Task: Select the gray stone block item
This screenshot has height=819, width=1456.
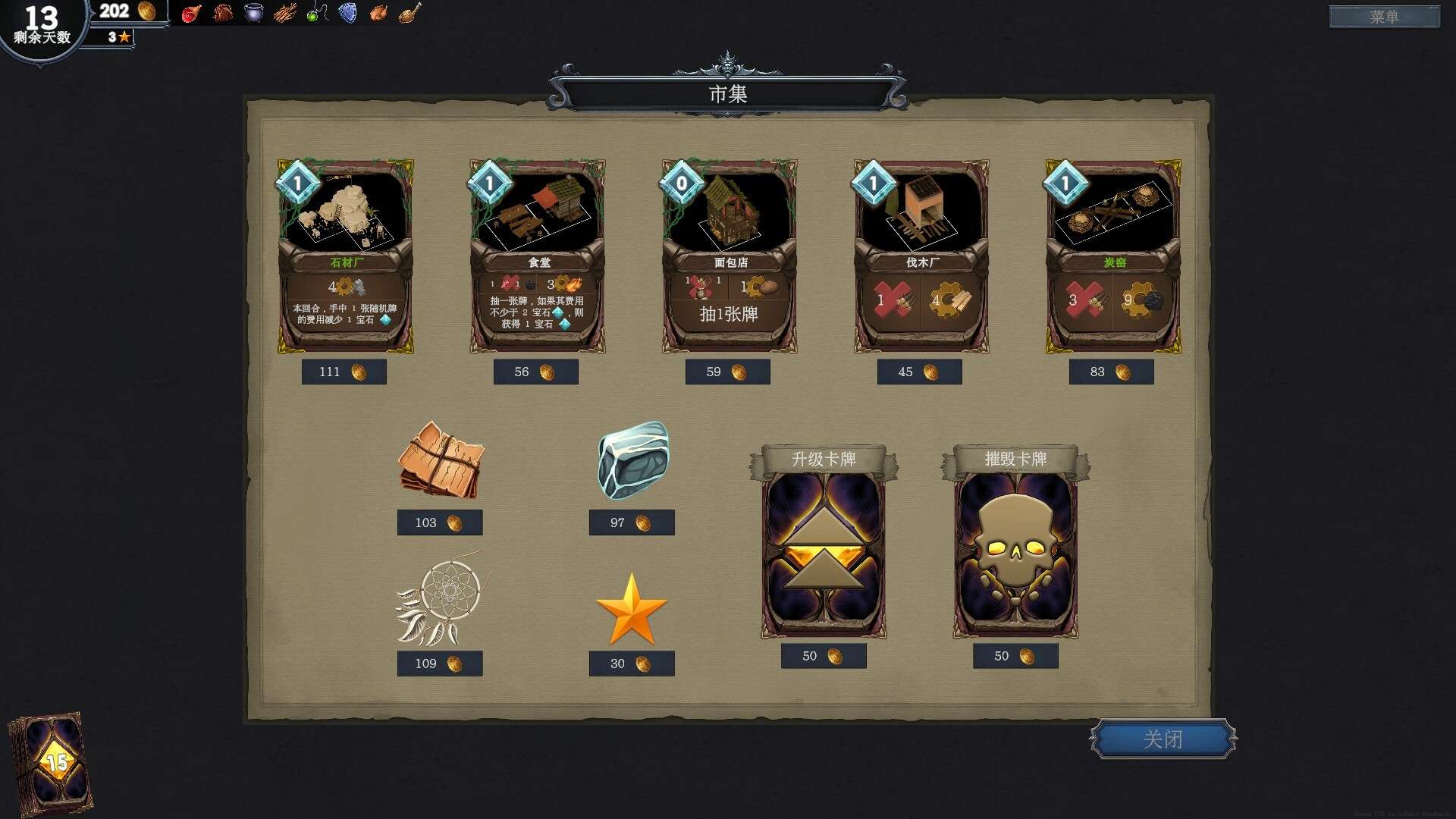Action: [632, 460]
